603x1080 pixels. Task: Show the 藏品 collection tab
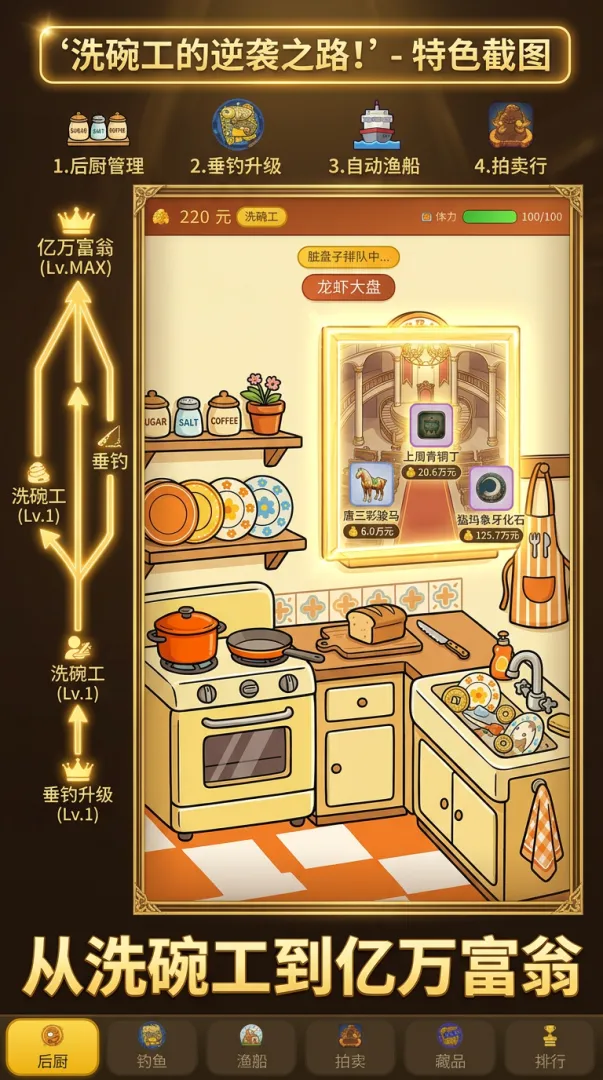[x=450, y=1046]
